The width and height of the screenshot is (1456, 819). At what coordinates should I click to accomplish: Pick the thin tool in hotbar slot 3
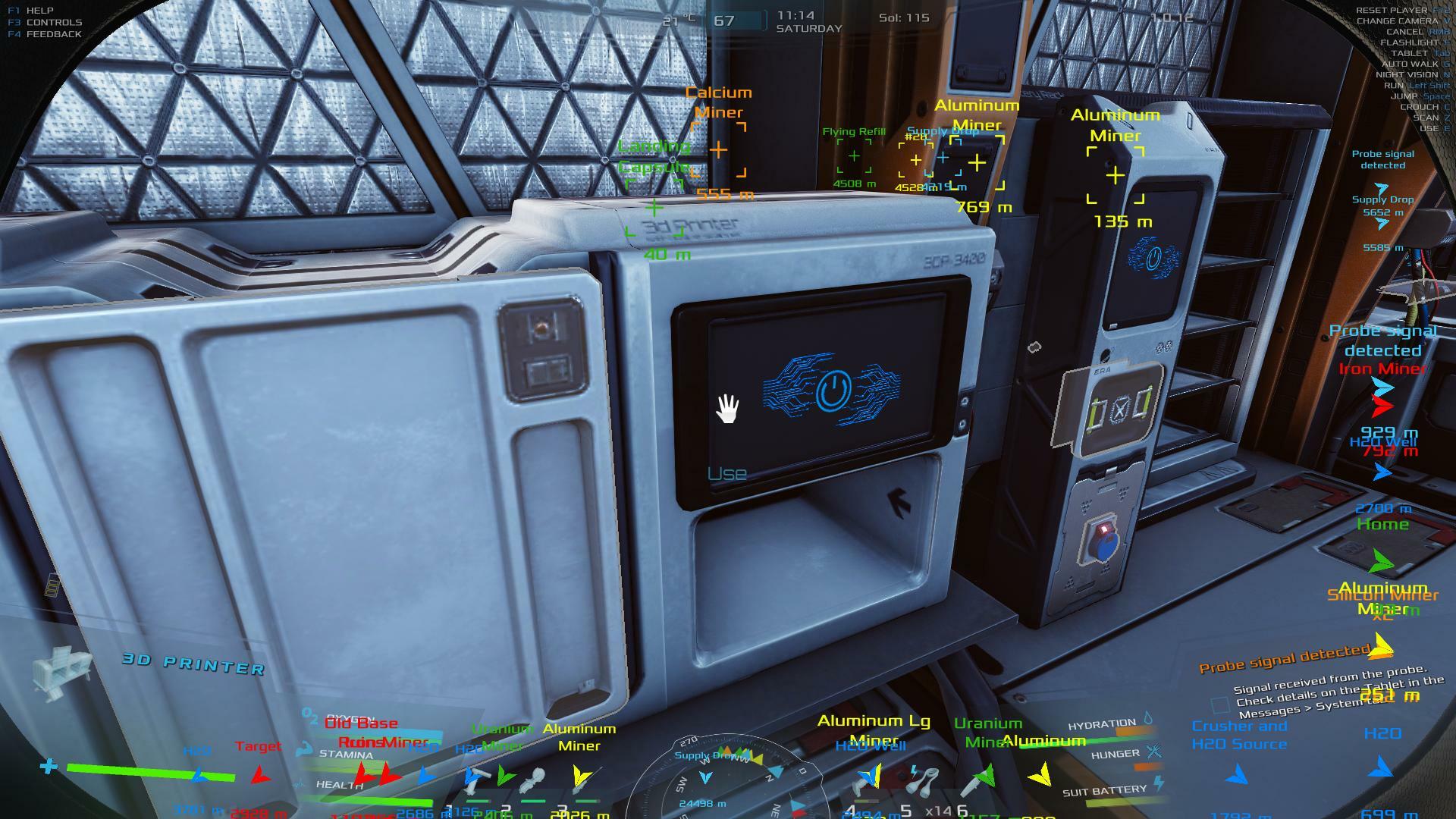pos(582,781)
